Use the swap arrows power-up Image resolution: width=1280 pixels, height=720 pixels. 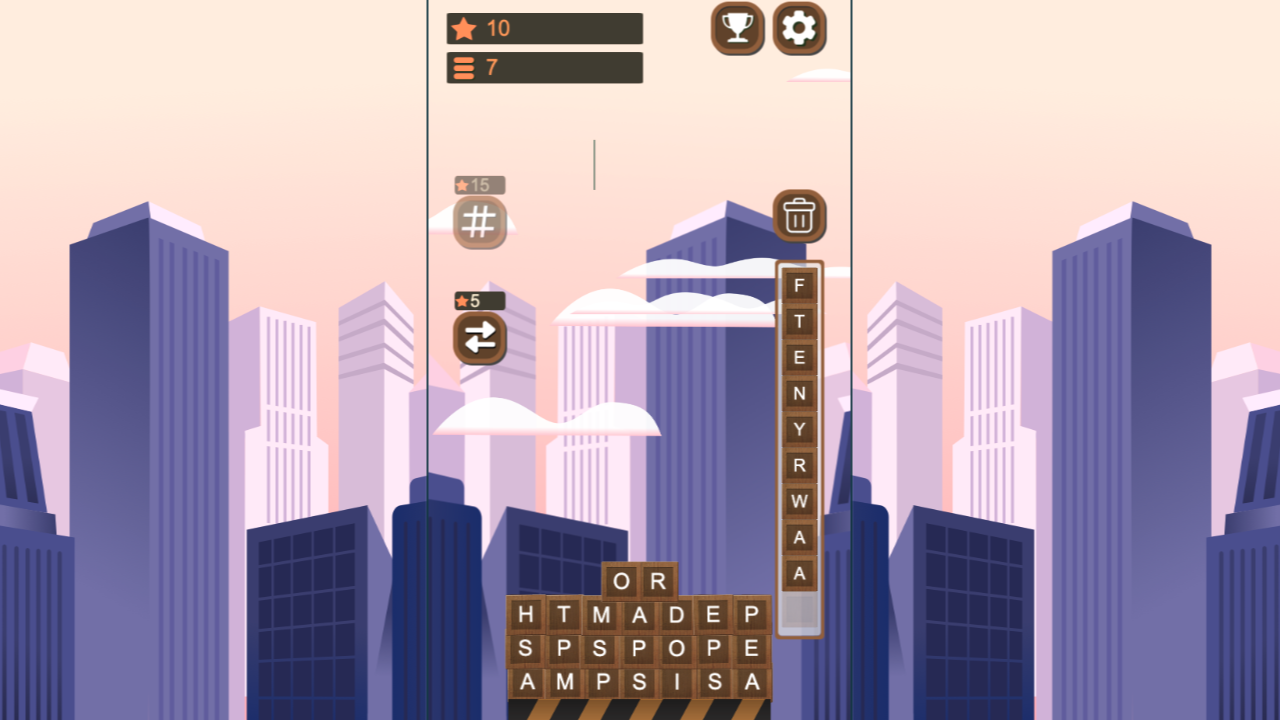(479, 340)
